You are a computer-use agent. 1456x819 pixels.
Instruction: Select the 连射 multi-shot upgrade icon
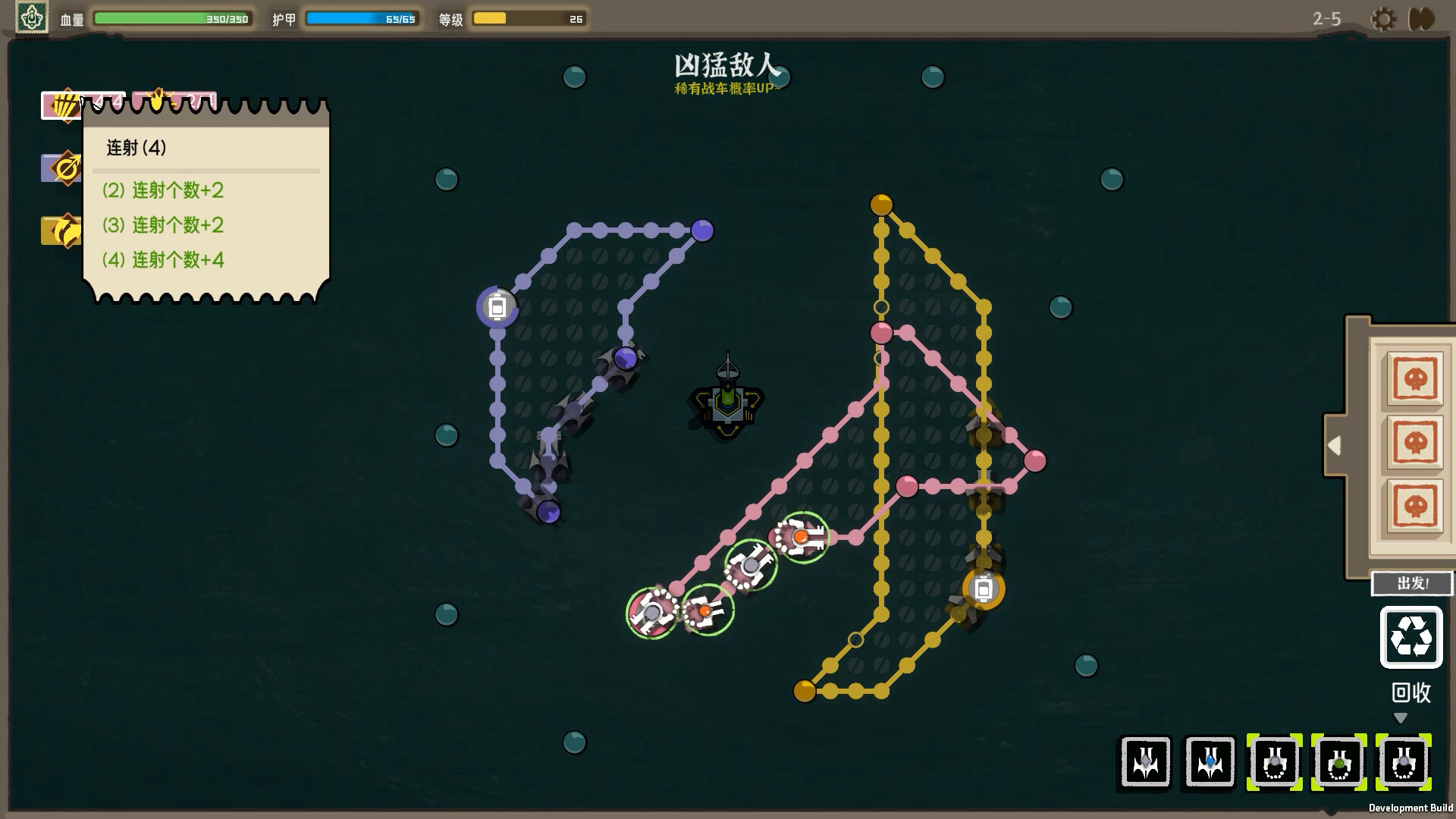[x=64, y=105]
